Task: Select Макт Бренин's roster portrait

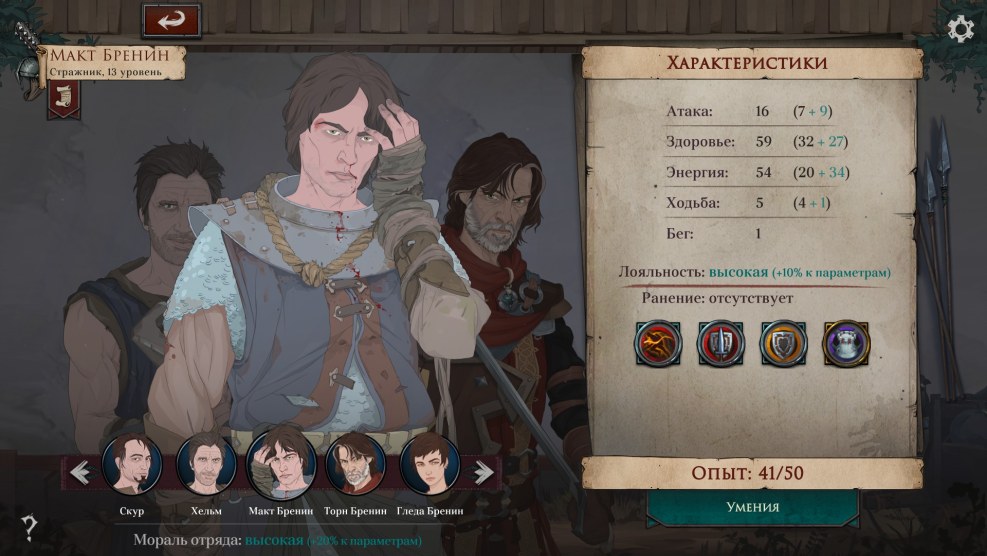Action: click(281, 465)
